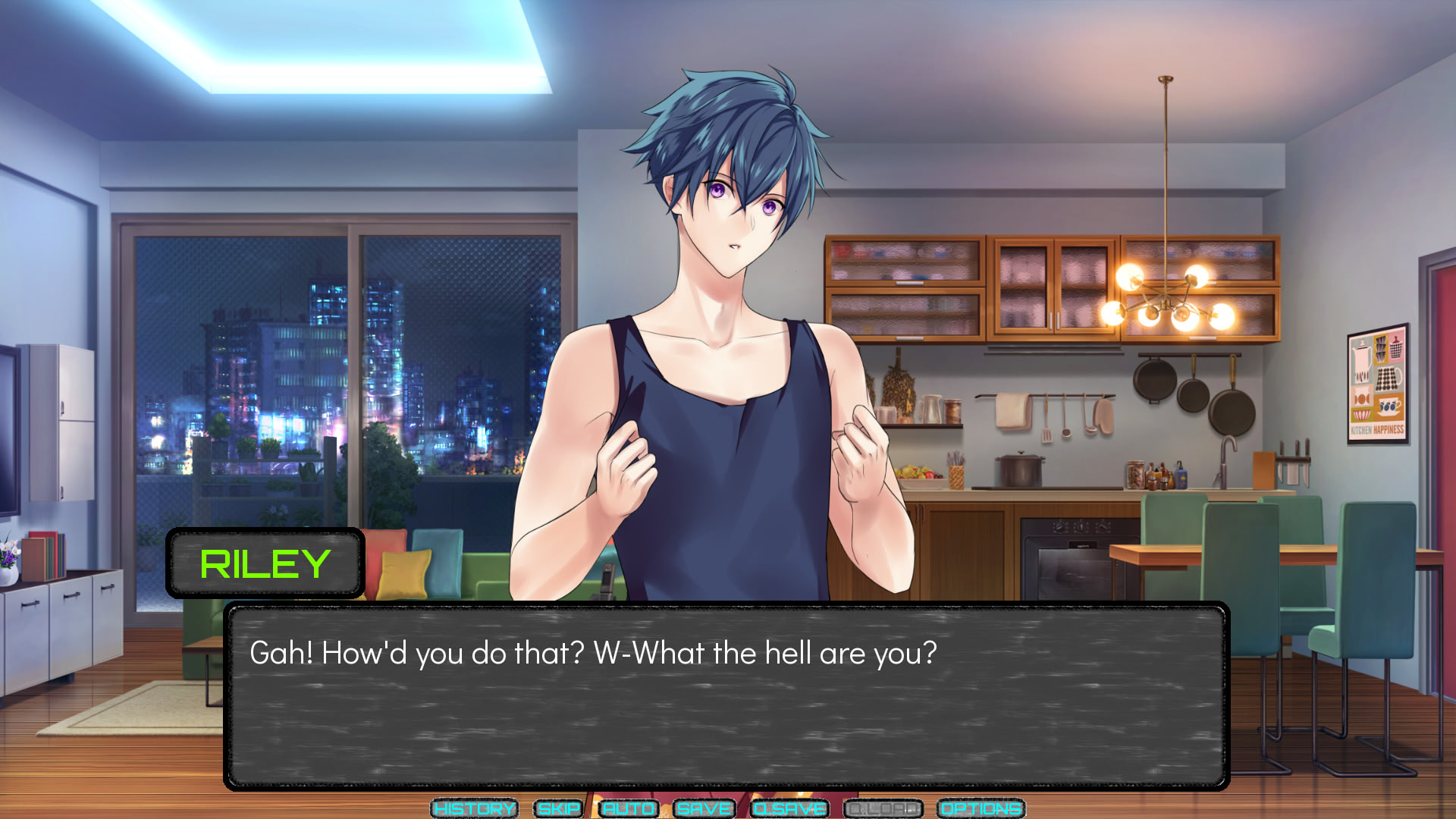Open the Save menu

704,808
